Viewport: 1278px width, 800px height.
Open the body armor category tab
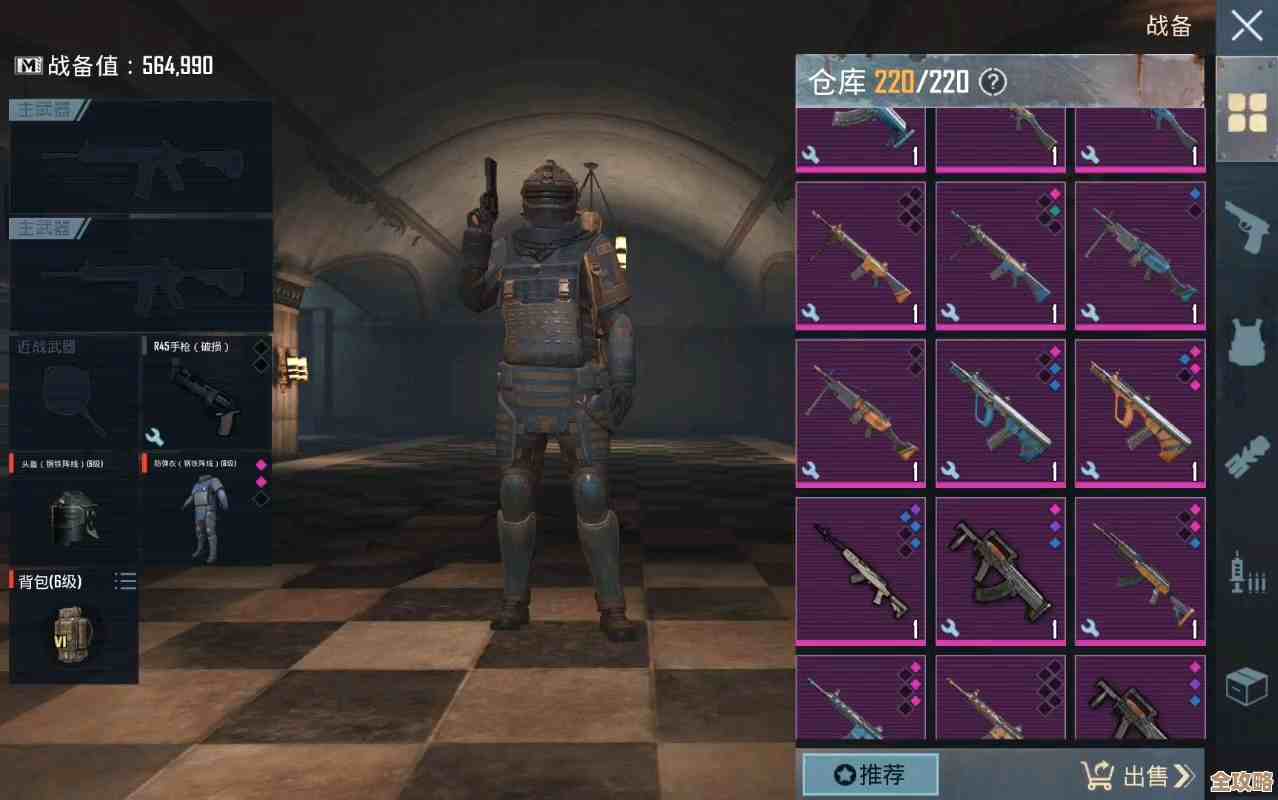(x=1247, y=342)
